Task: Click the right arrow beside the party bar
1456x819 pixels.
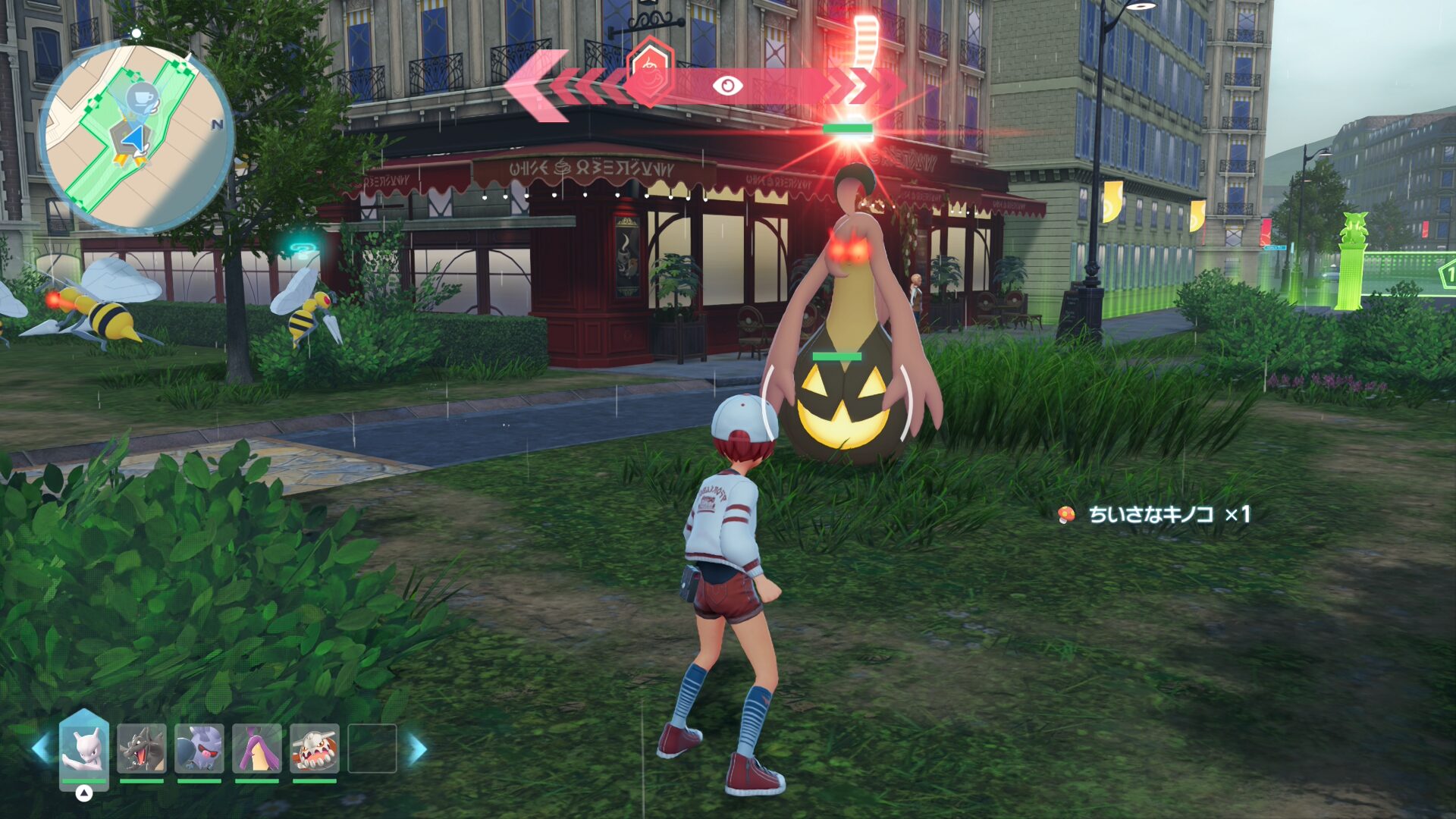Action: (x=418, y=748)
